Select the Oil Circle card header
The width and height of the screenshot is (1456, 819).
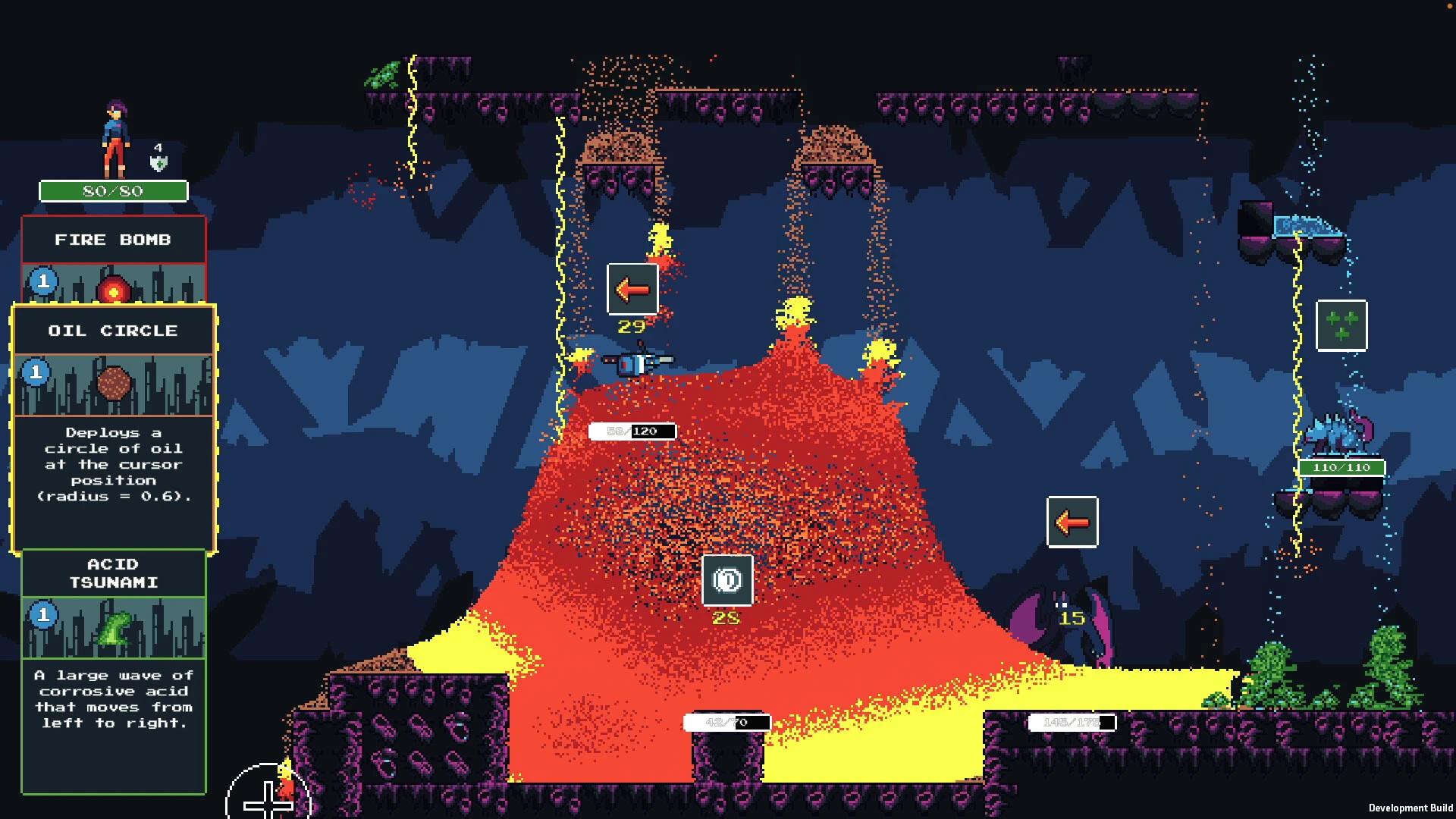114,330
